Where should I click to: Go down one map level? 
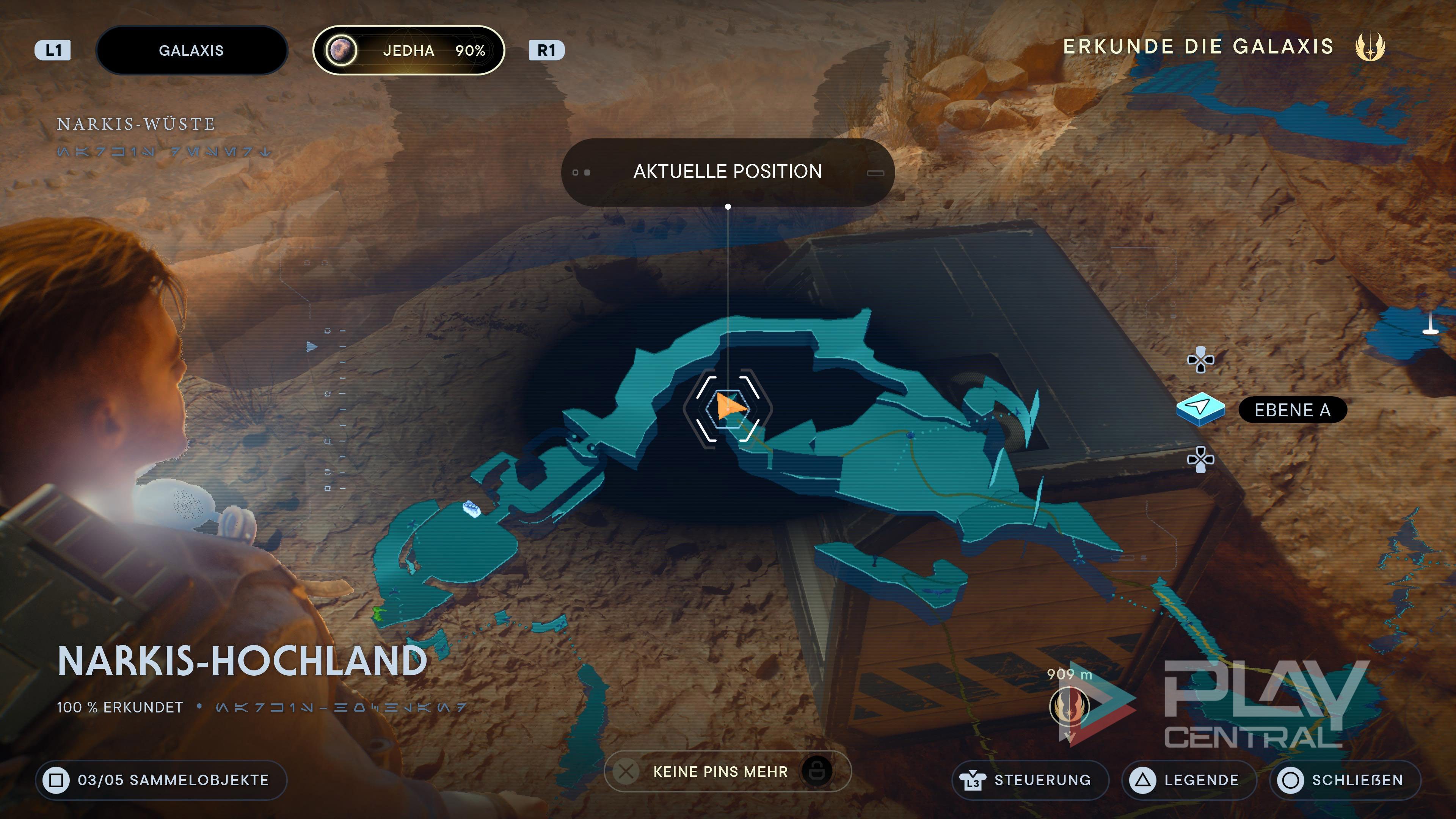(1200, 459)
